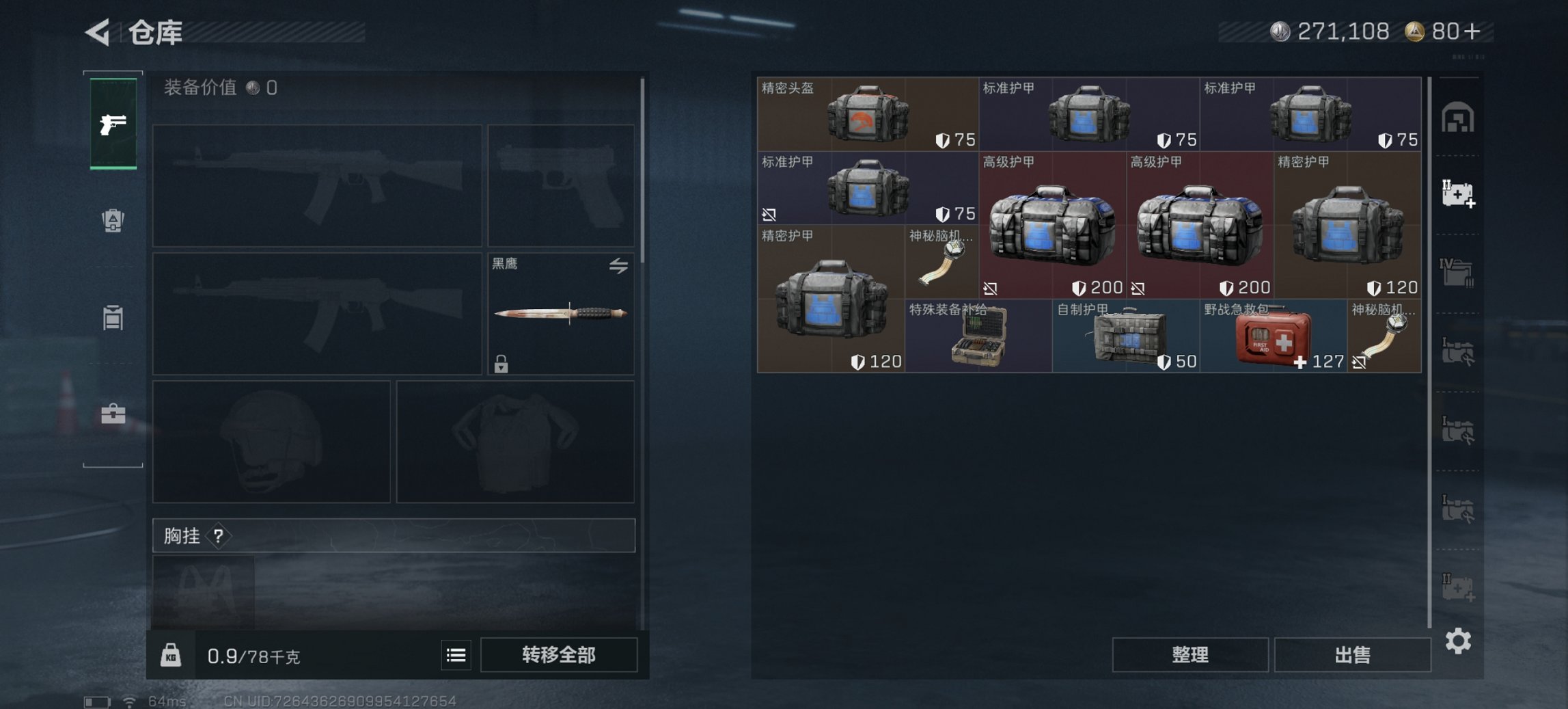Toggle the swap arrows on the 黑鹰 slot
1568x709 pixels.
(x=620, y=266)
